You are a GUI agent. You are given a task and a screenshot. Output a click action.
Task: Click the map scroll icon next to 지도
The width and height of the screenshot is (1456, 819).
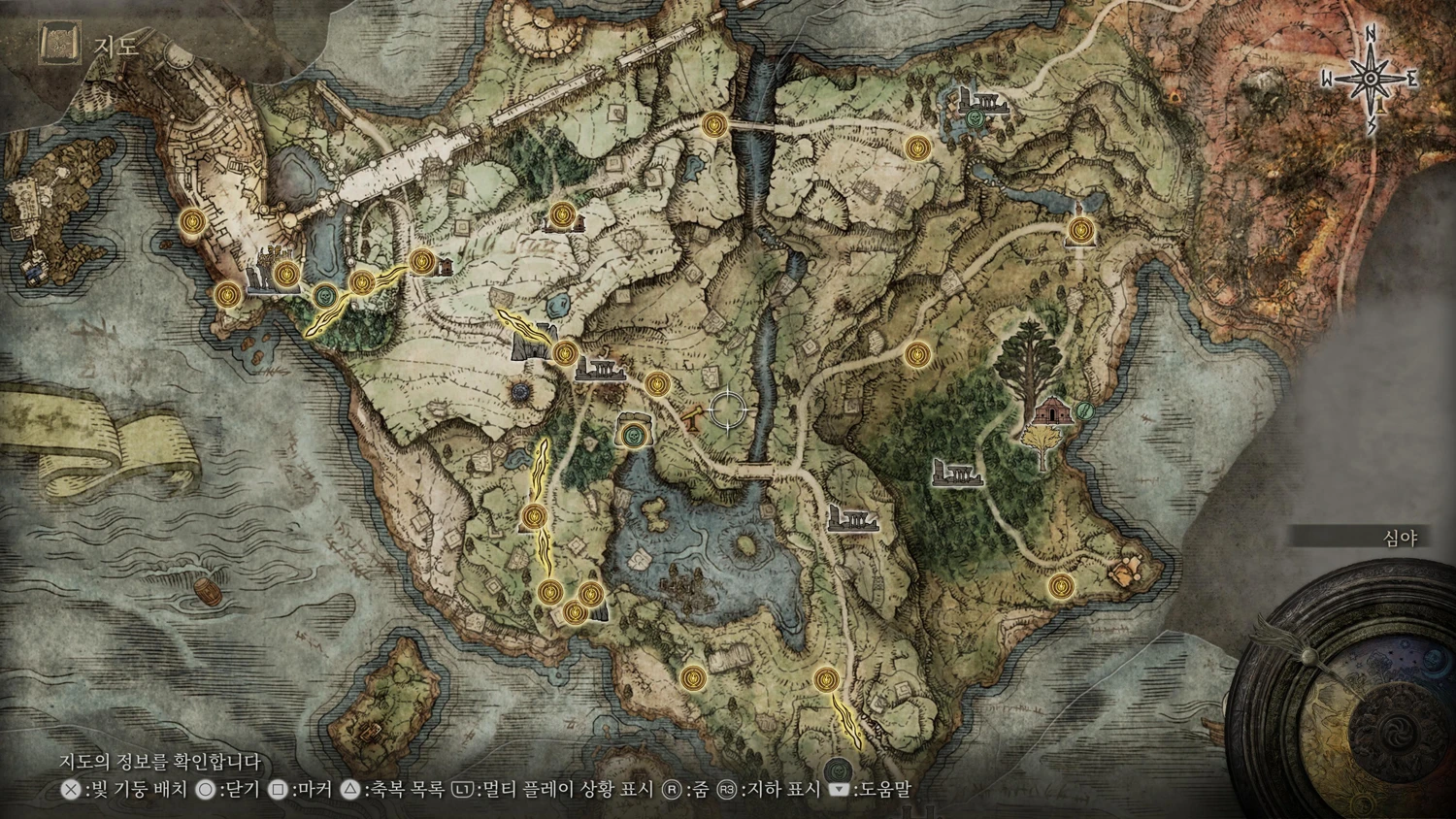pyautogui.click(x=56, y=43)
